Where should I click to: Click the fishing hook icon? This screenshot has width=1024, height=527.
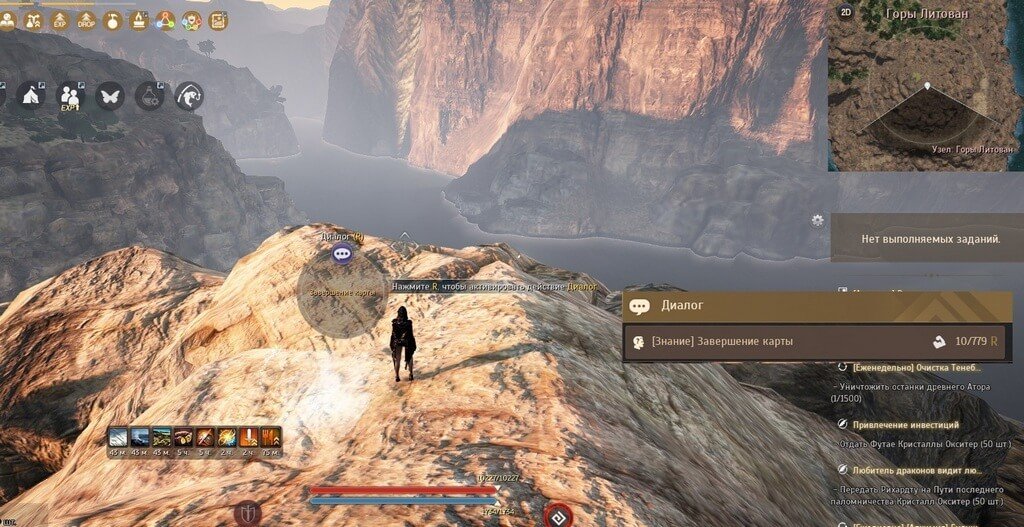point(189,96)
